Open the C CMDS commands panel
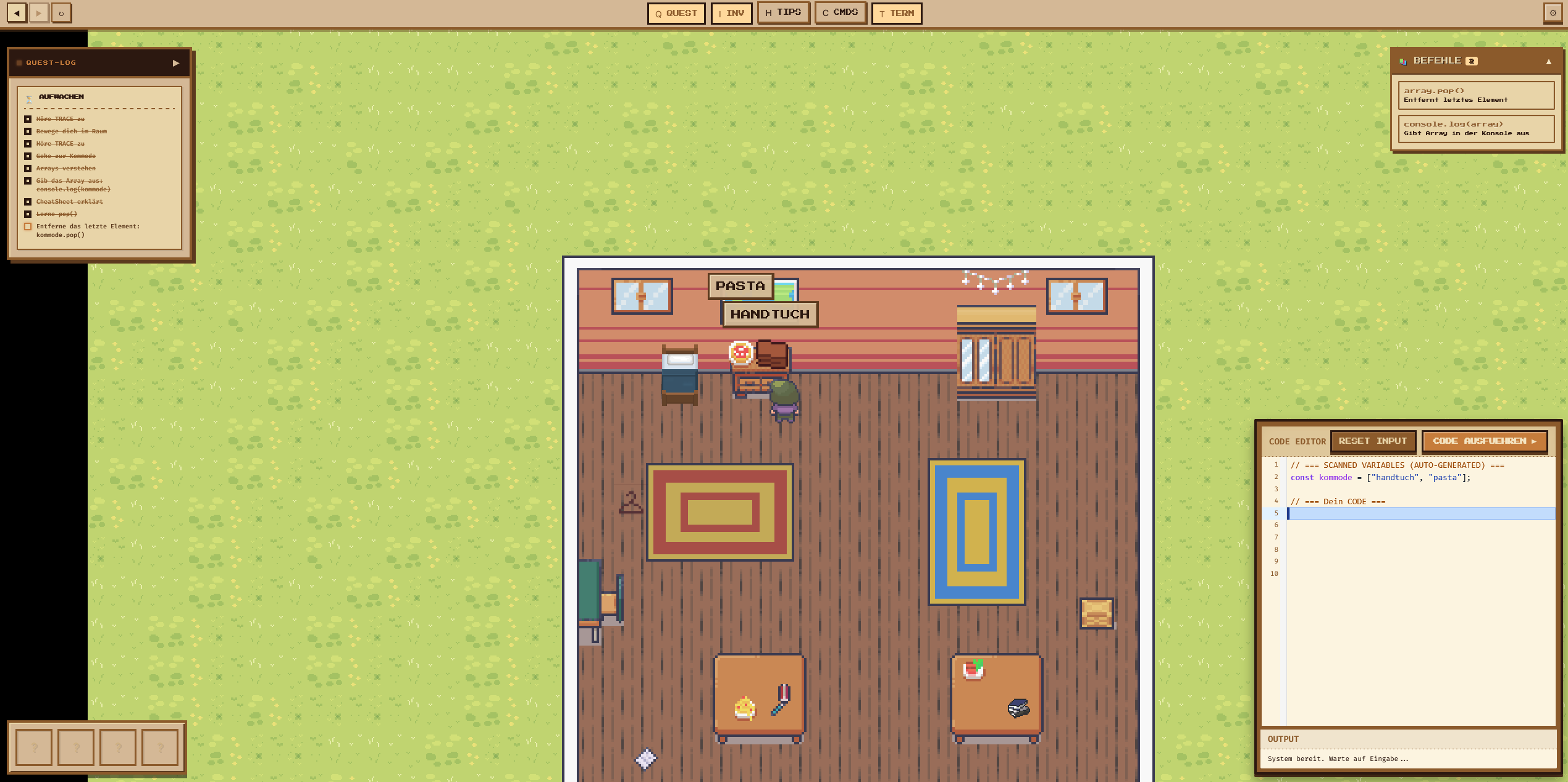The height and width of the screenshot is (782, 1568). [840, 12]
